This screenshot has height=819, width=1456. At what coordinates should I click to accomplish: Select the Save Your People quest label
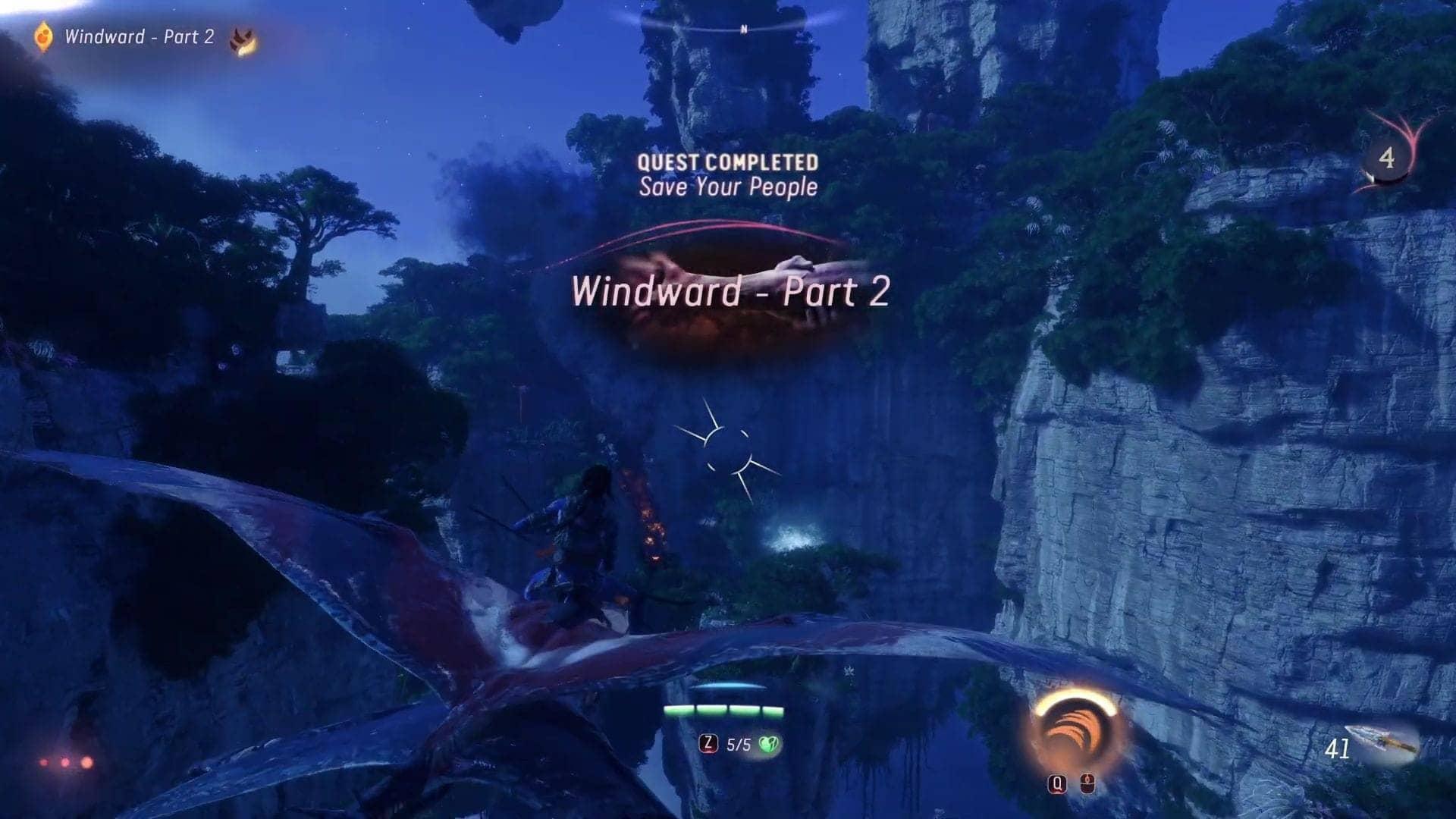[728, 188]
